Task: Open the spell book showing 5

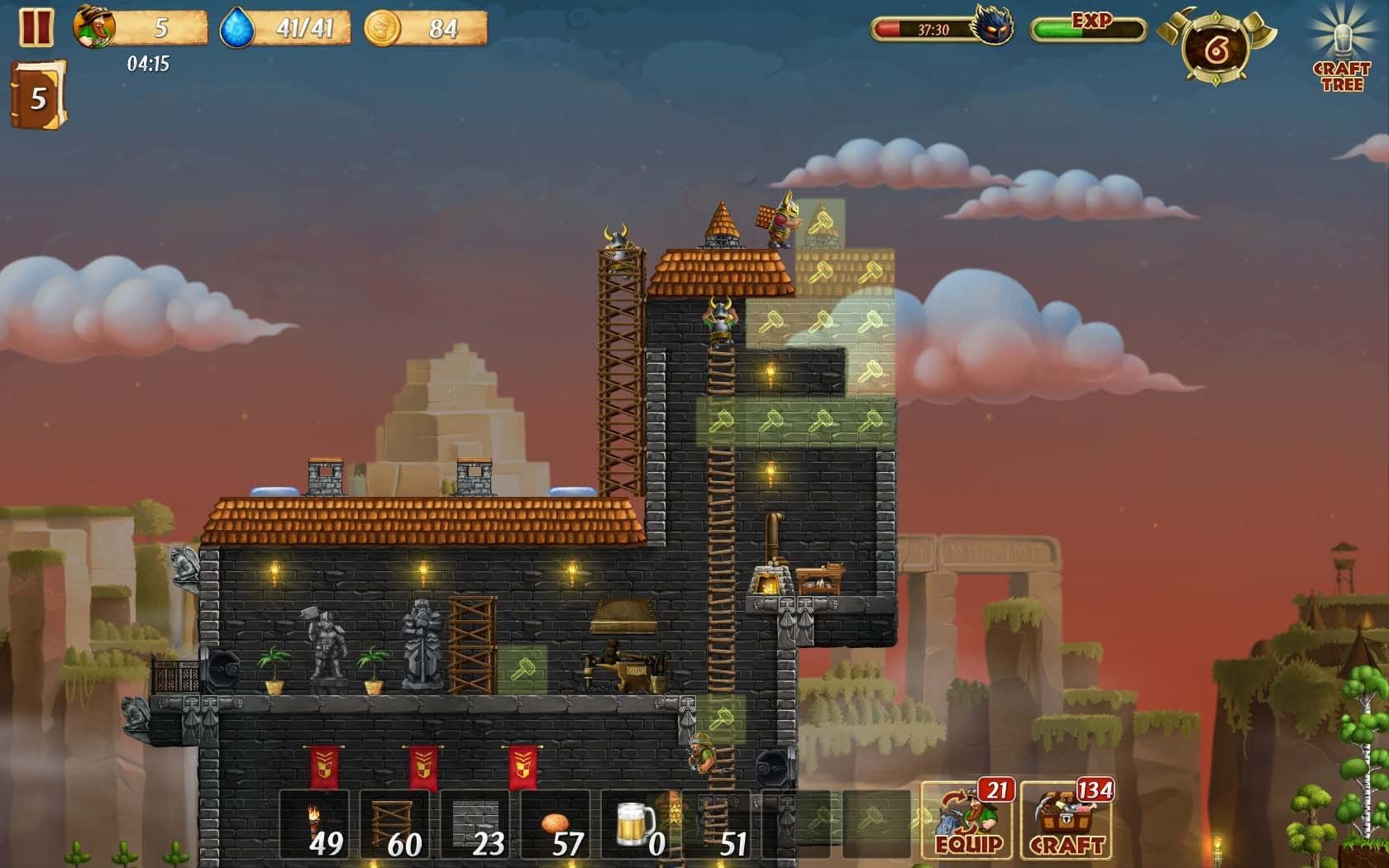Action: pos(37,98)
